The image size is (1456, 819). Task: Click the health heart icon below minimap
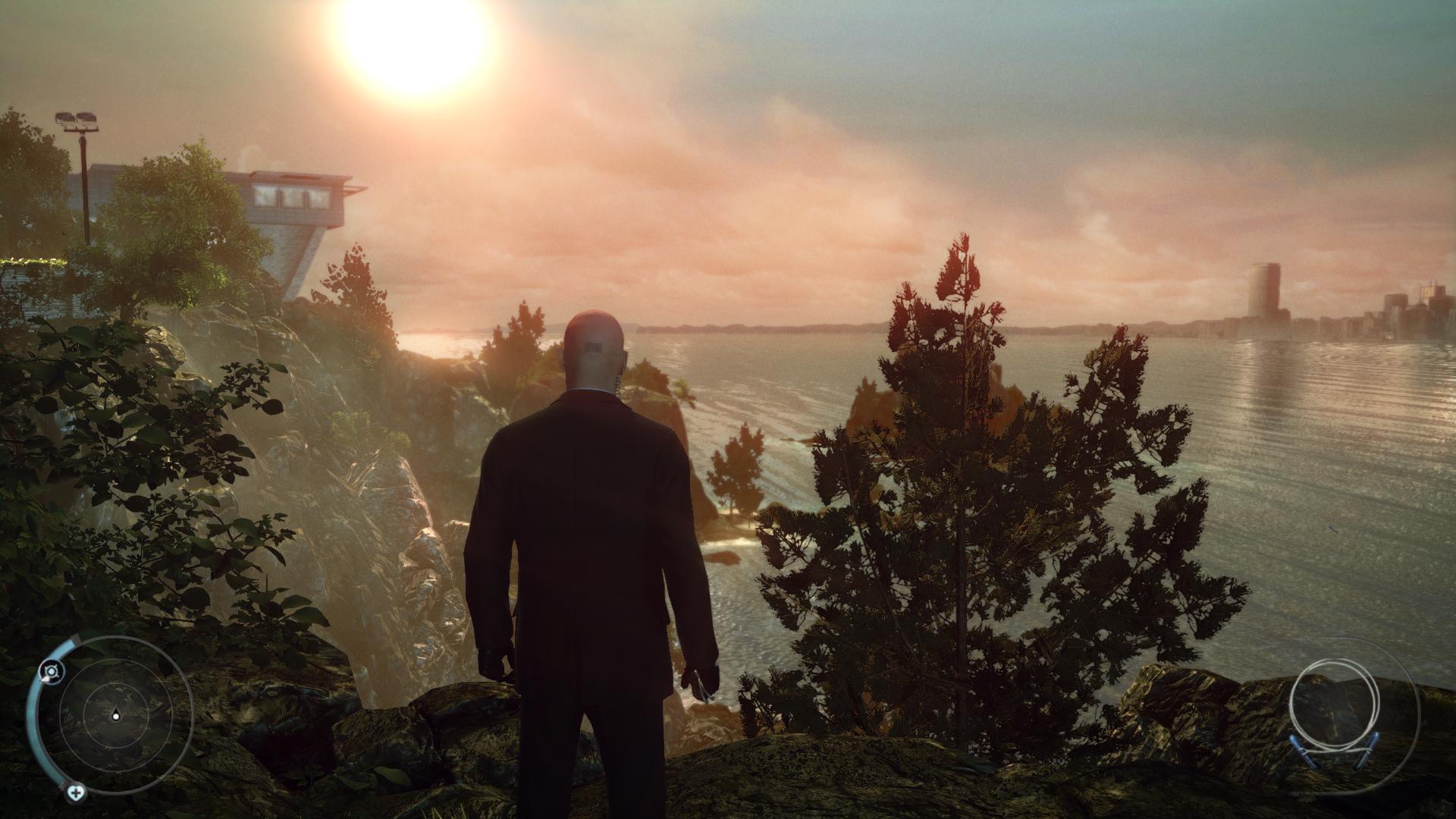(75, 793)
